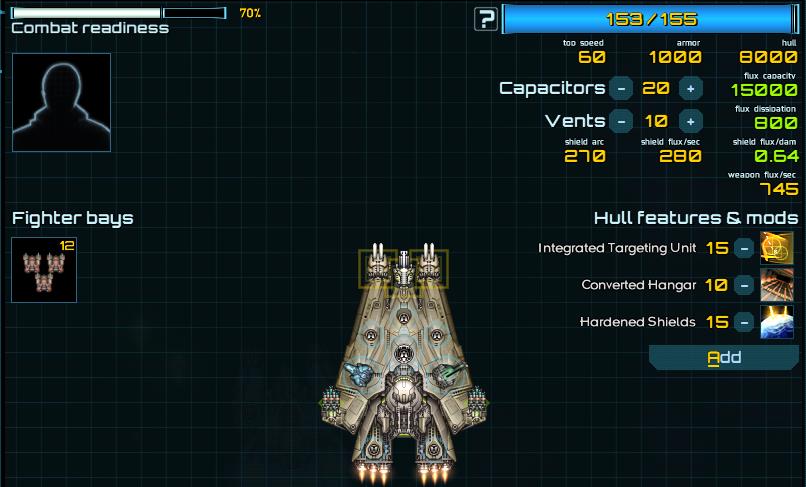Increase Capacitors with the plus button

point(690,88)
